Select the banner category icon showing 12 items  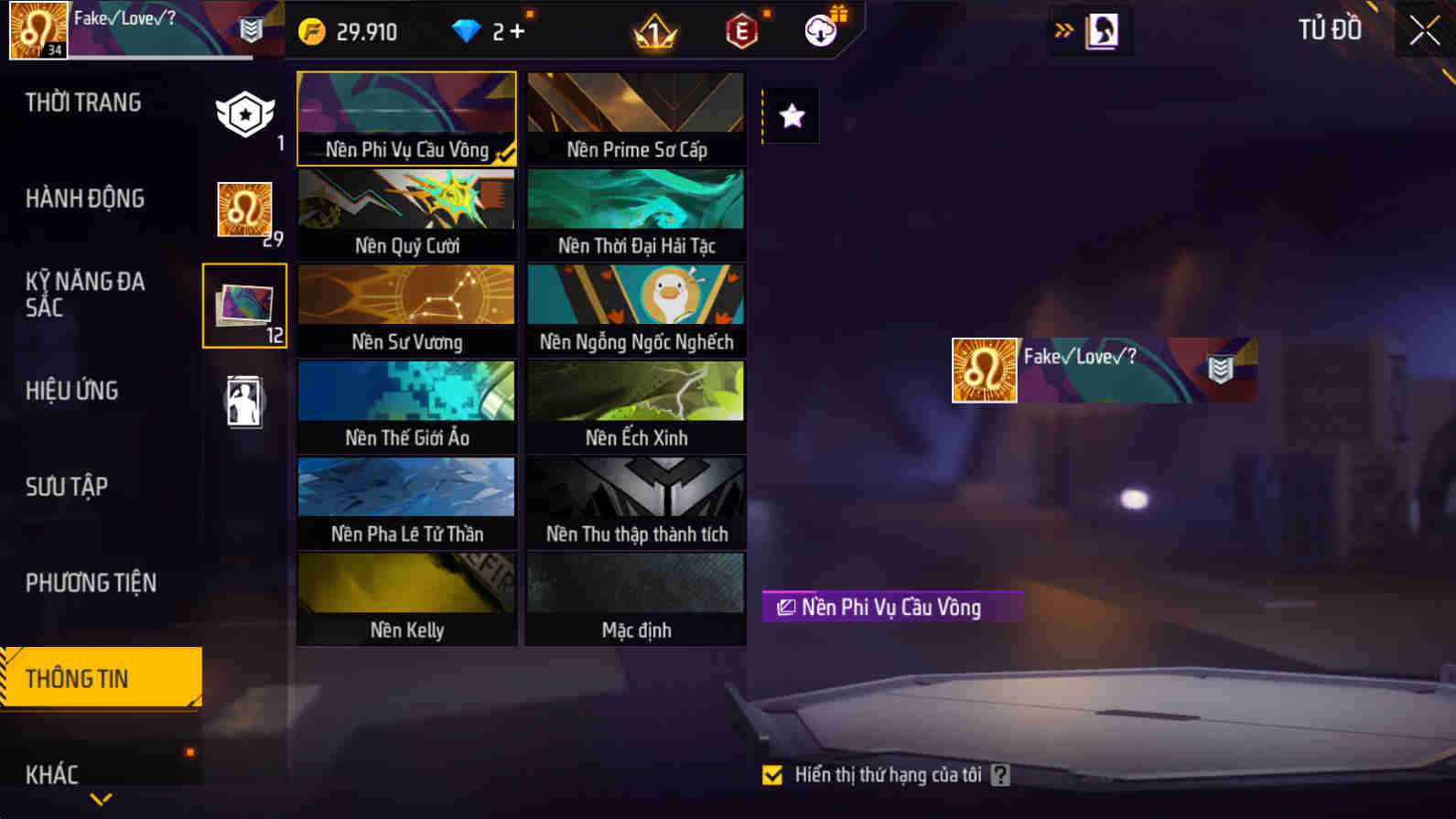pos(244,305)
